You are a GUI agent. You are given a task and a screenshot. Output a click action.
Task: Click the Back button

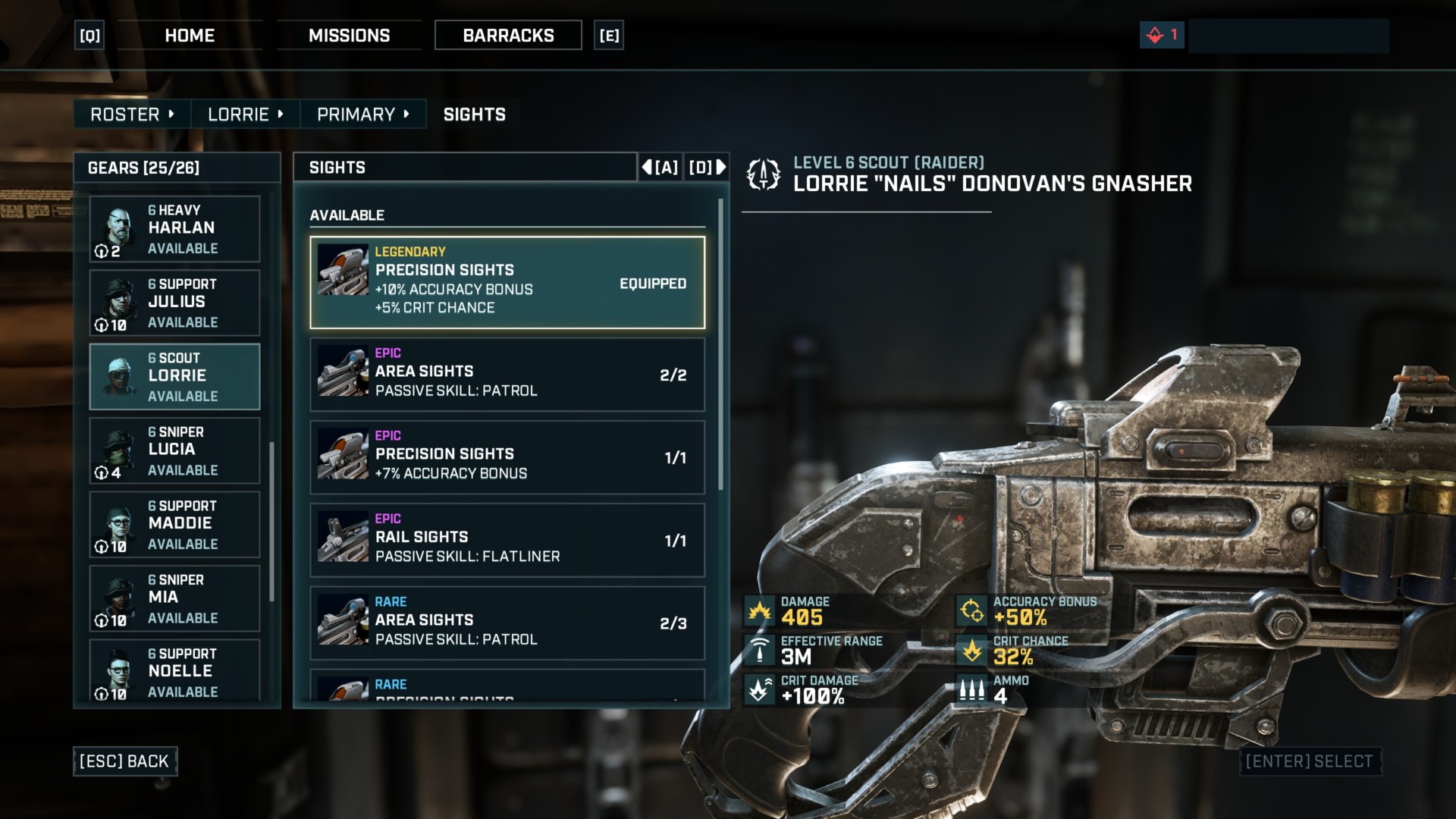point(125,761)
